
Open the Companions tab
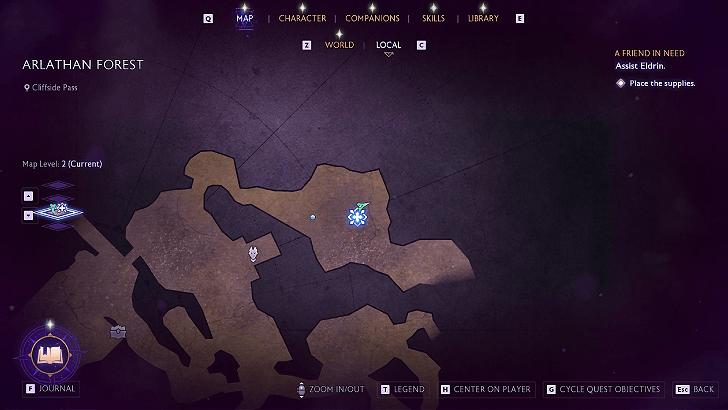click(x=372, y=18)
